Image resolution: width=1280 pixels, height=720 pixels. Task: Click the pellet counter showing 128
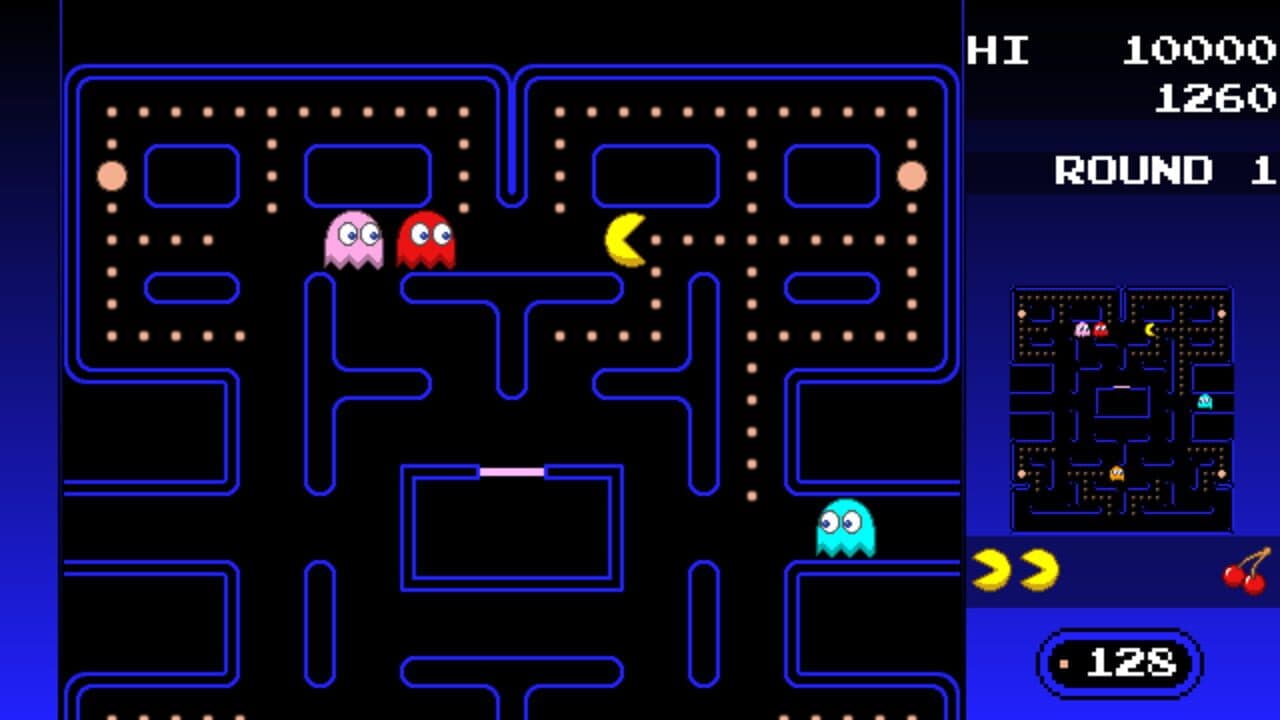pyautogui.click(x=1119, y=661)
